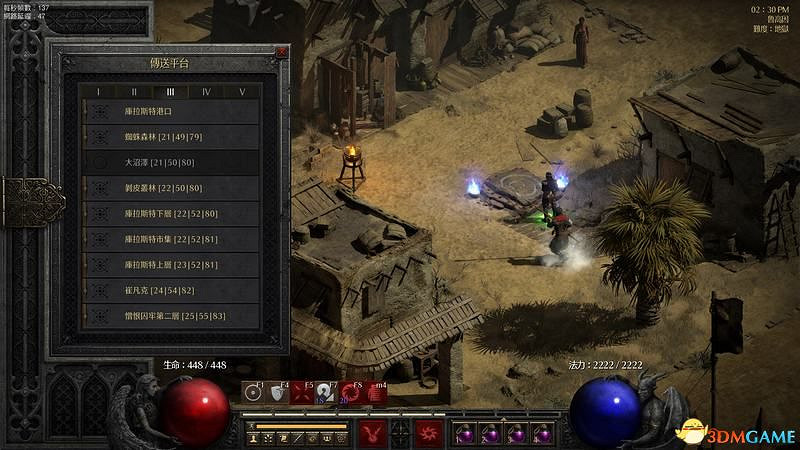Go to the 庫拉斯特市集 waypoint
This screenshot has height=450, width=800.
(x=170, y=239)
